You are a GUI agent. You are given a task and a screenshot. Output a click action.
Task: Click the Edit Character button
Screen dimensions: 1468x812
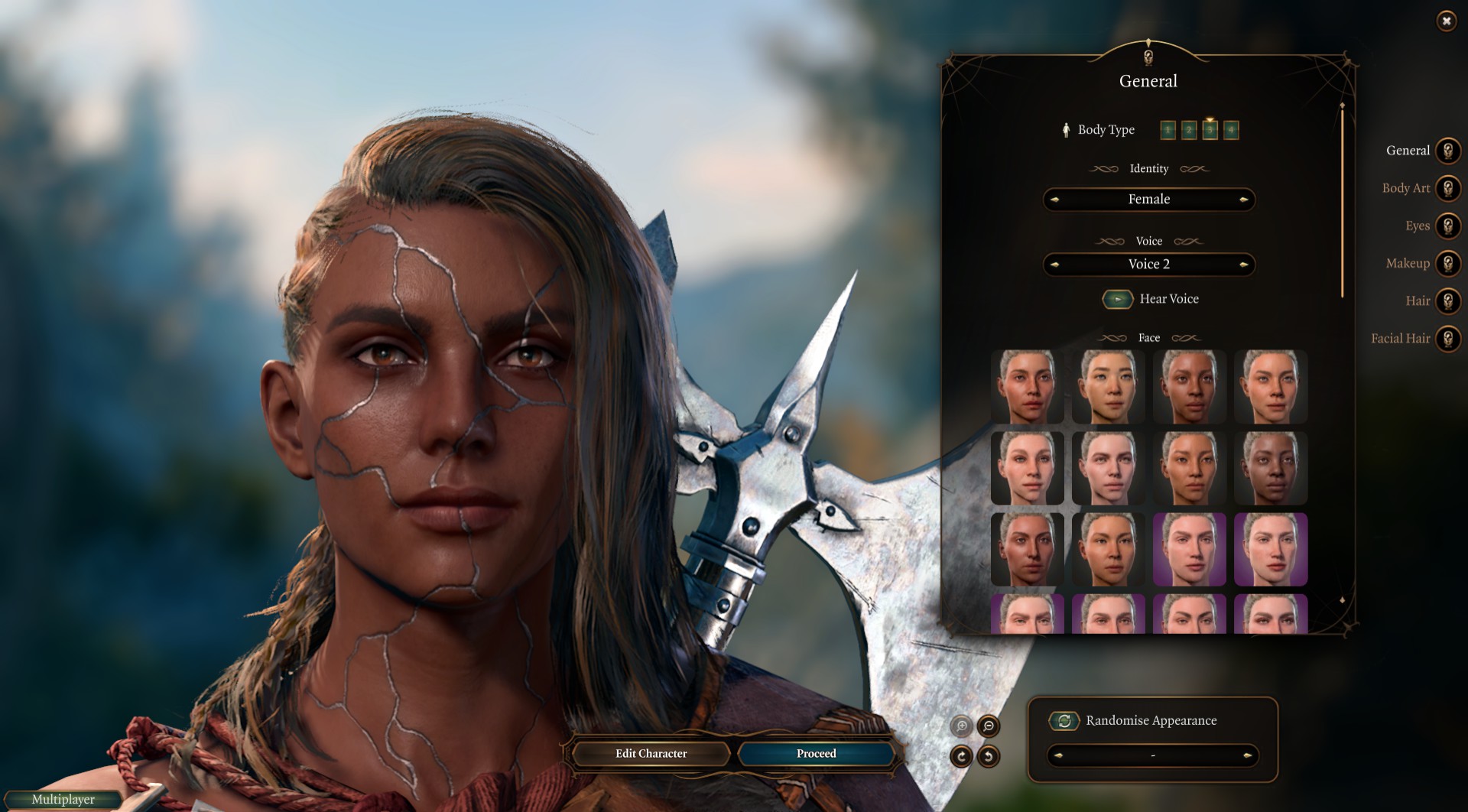pyautogui.click(x=651, y=754)
